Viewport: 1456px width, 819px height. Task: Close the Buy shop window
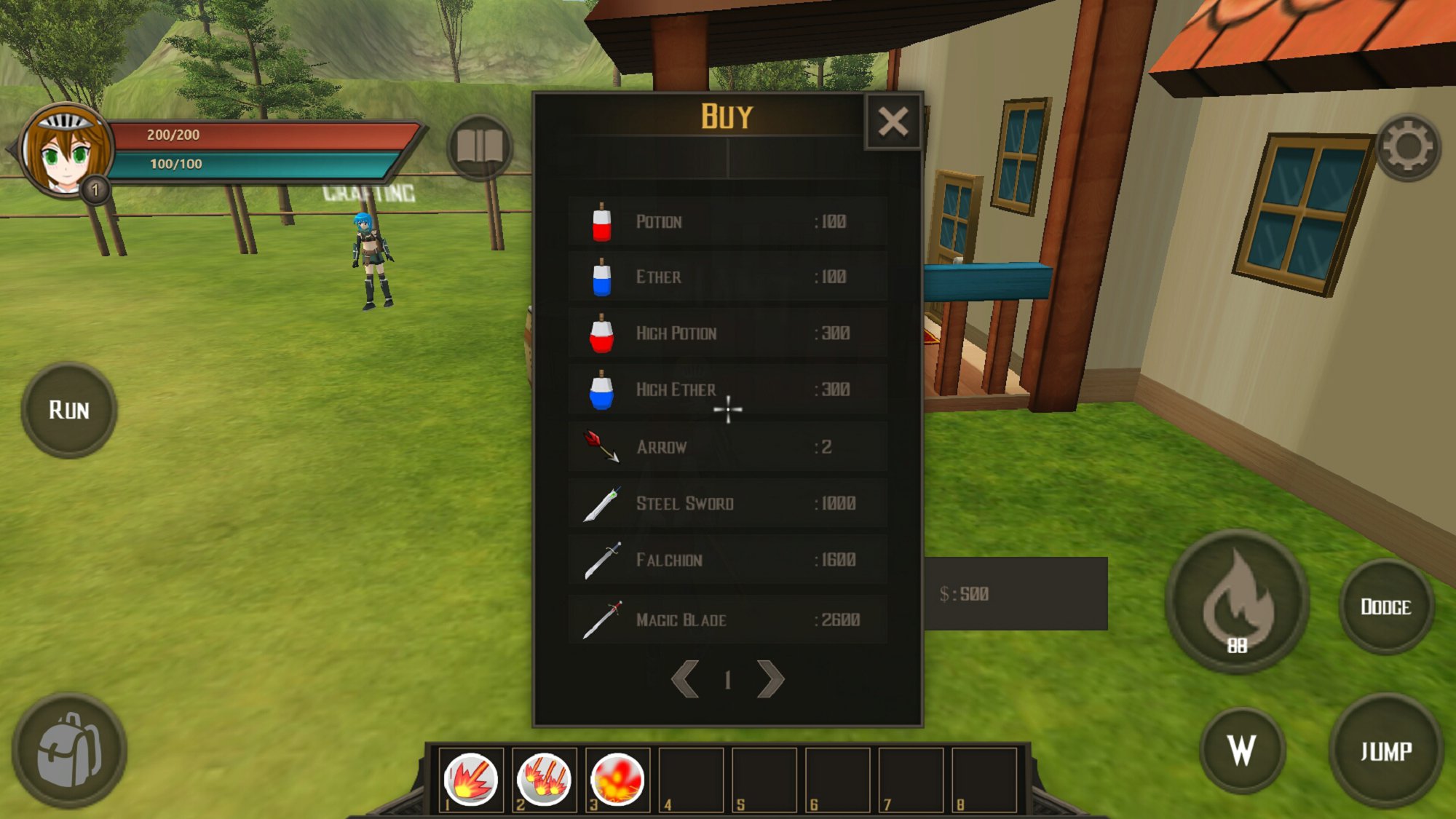(893, 122)
